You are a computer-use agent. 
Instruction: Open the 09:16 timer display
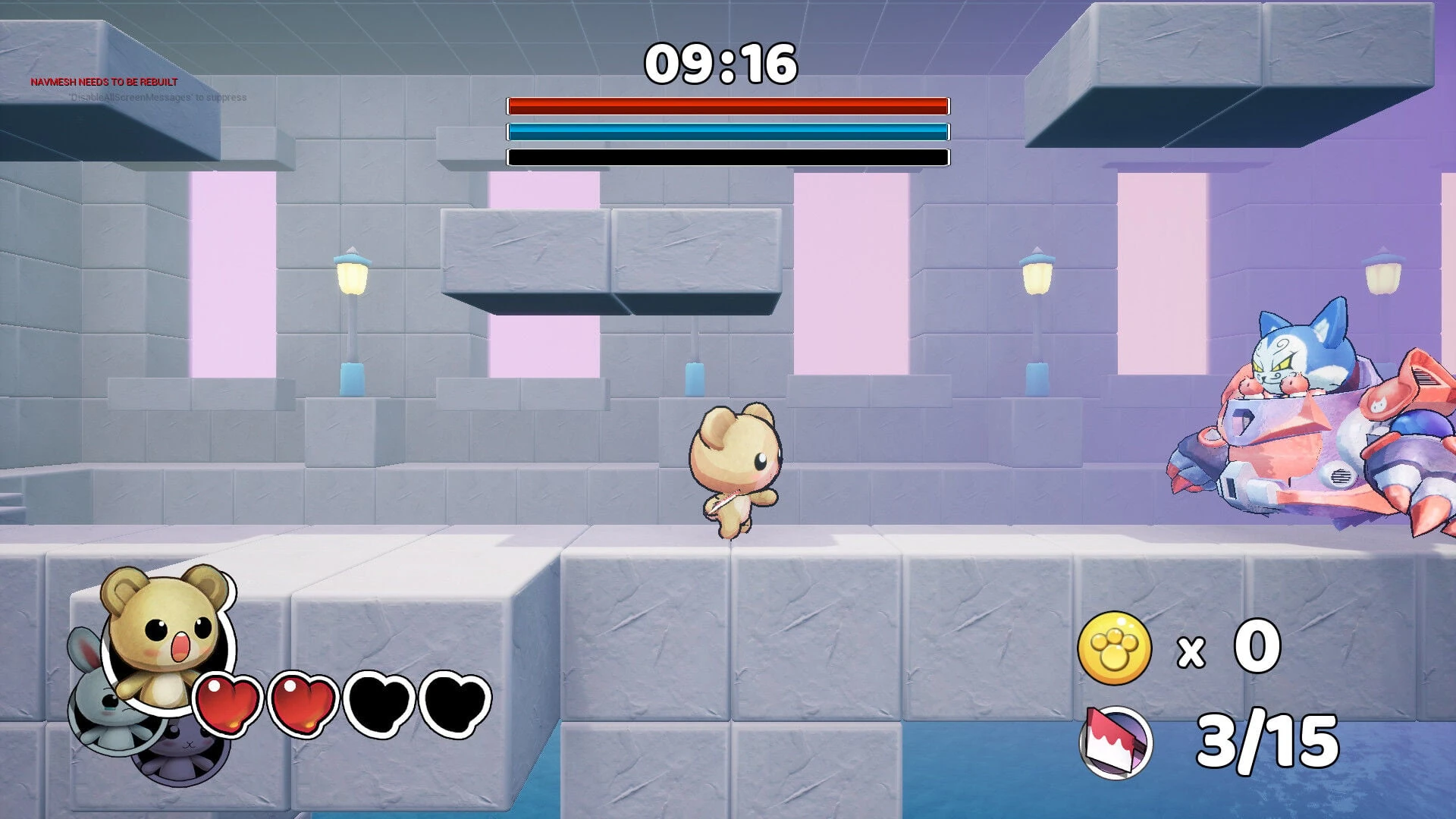pyautogui.click(x=722, y=64)
